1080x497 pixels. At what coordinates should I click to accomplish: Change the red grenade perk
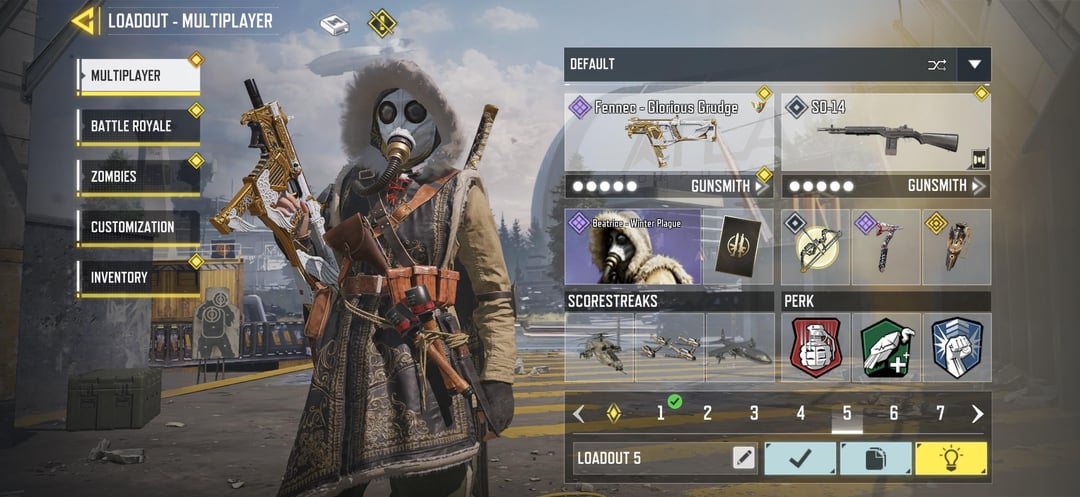click(x=816, y=348)
